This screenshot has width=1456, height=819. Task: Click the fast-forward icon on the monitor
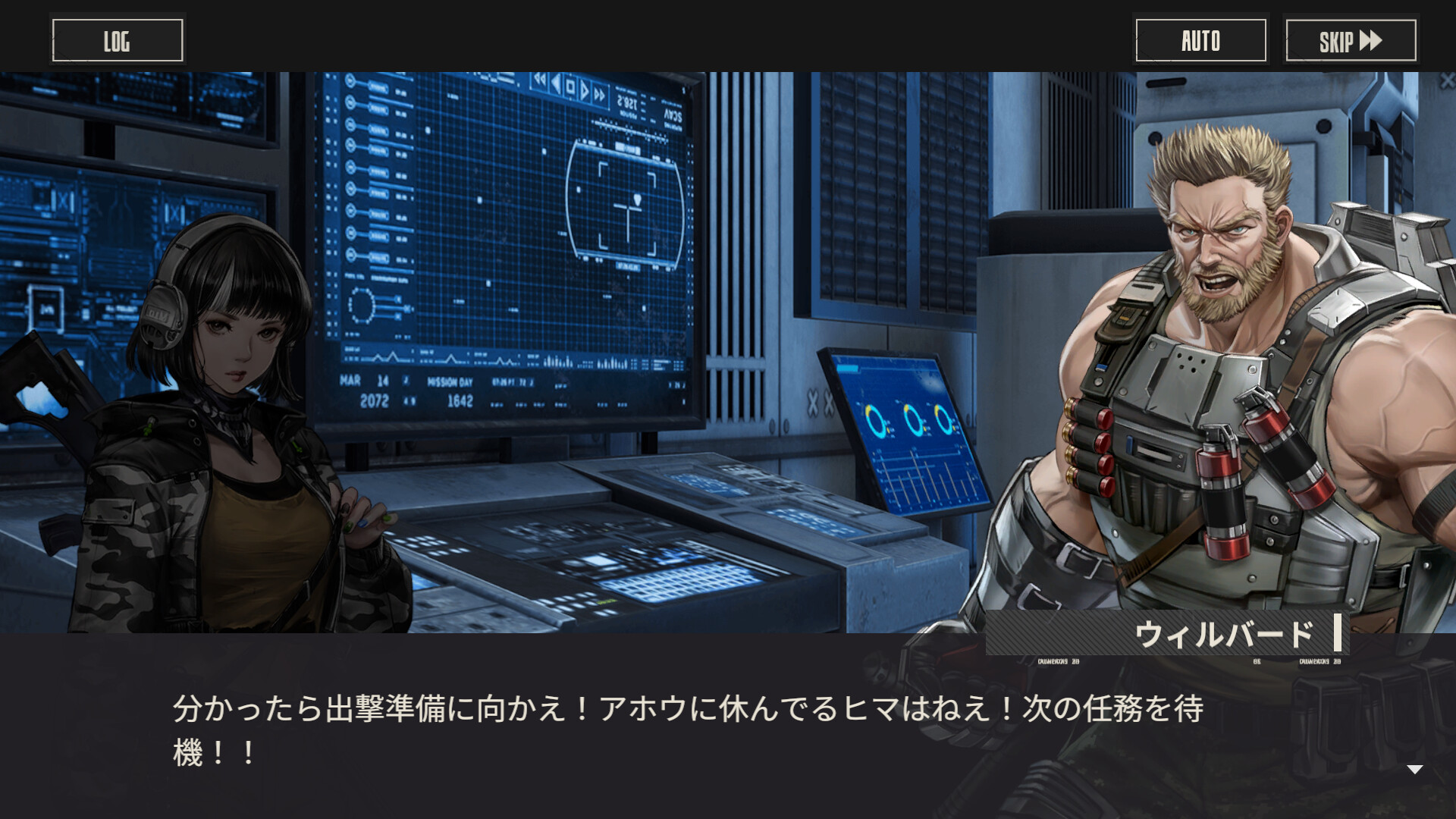point(599,95)
